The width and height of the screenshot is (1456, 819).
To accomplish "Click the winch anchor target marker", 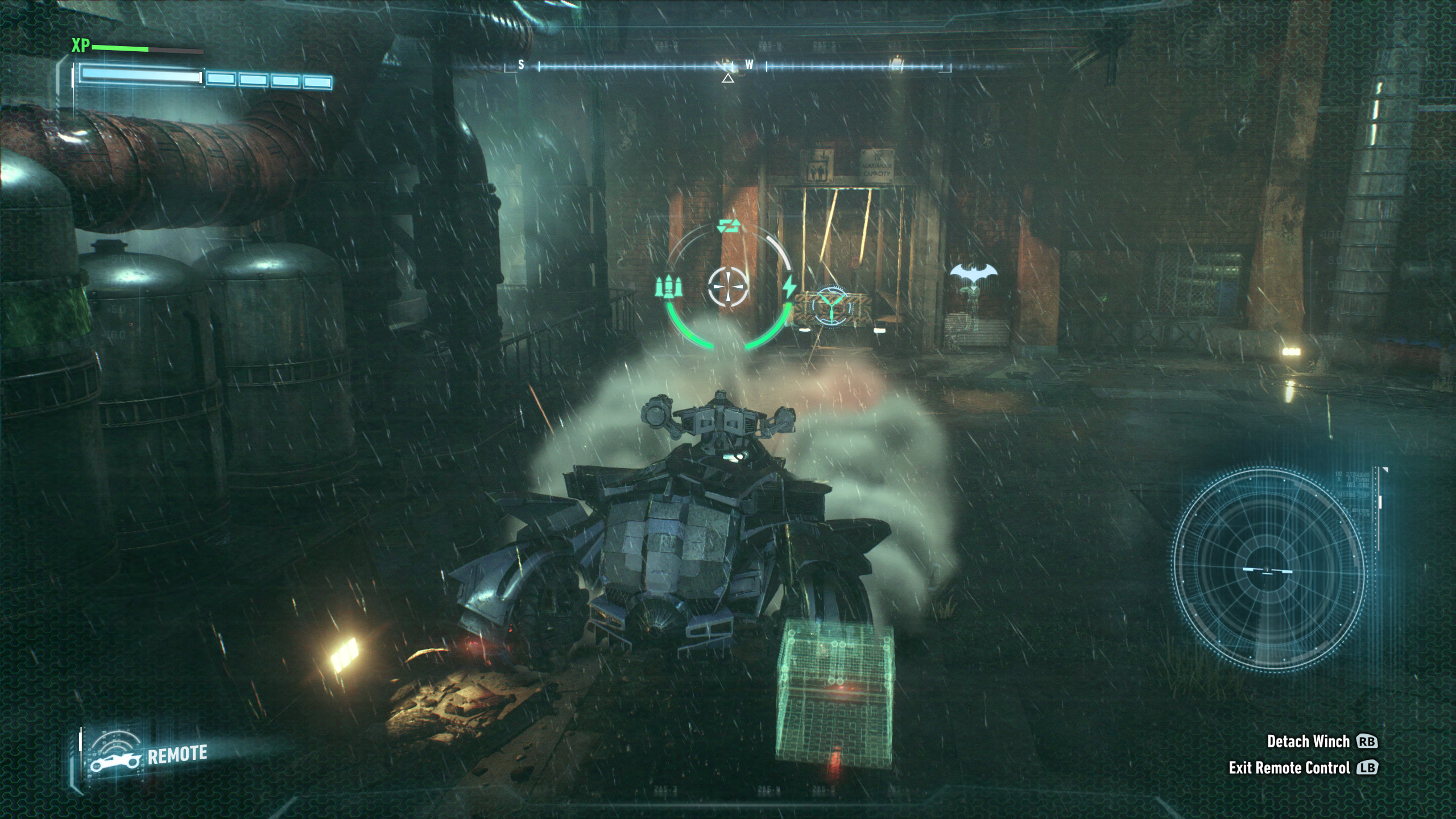I will (831, 307).
